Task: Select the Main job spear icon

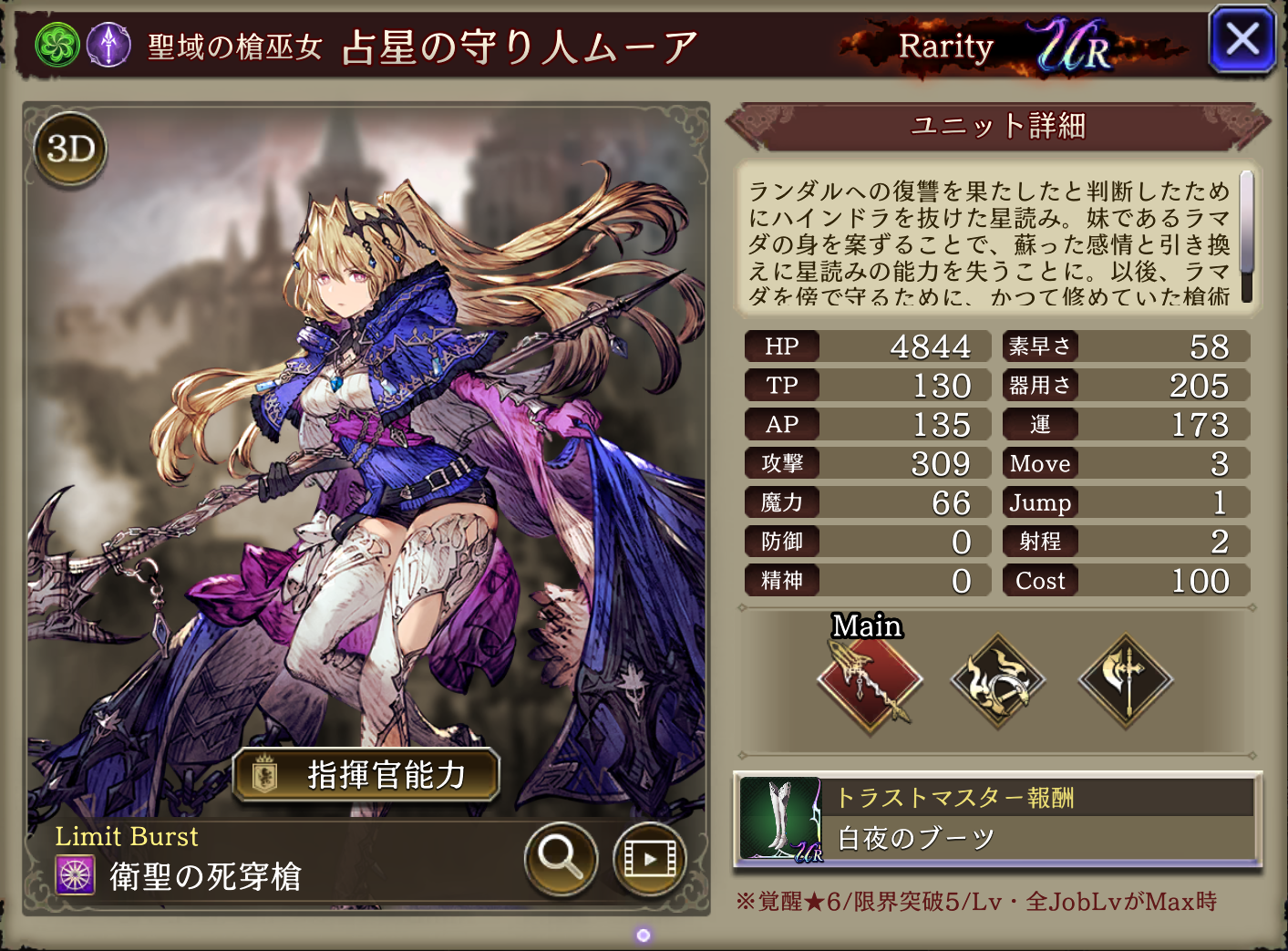Action: click(870, 680)
